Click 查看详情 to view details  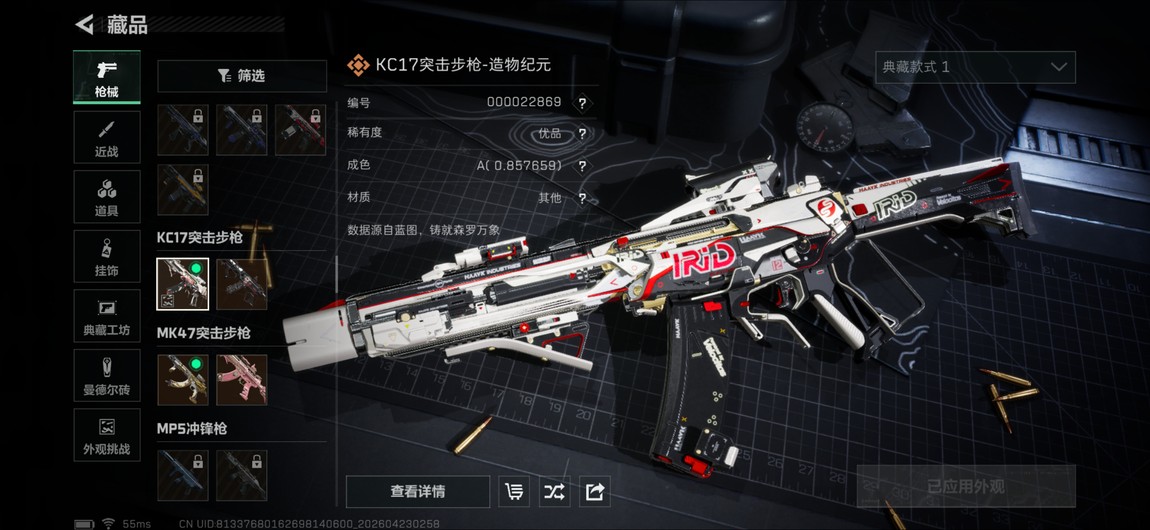[418, 492]
